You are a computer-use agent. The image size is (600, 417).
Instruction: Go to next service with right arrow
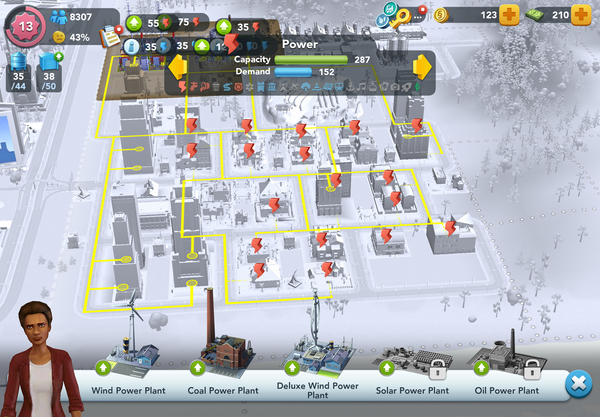pyautogui.click(x=421, y=68)
